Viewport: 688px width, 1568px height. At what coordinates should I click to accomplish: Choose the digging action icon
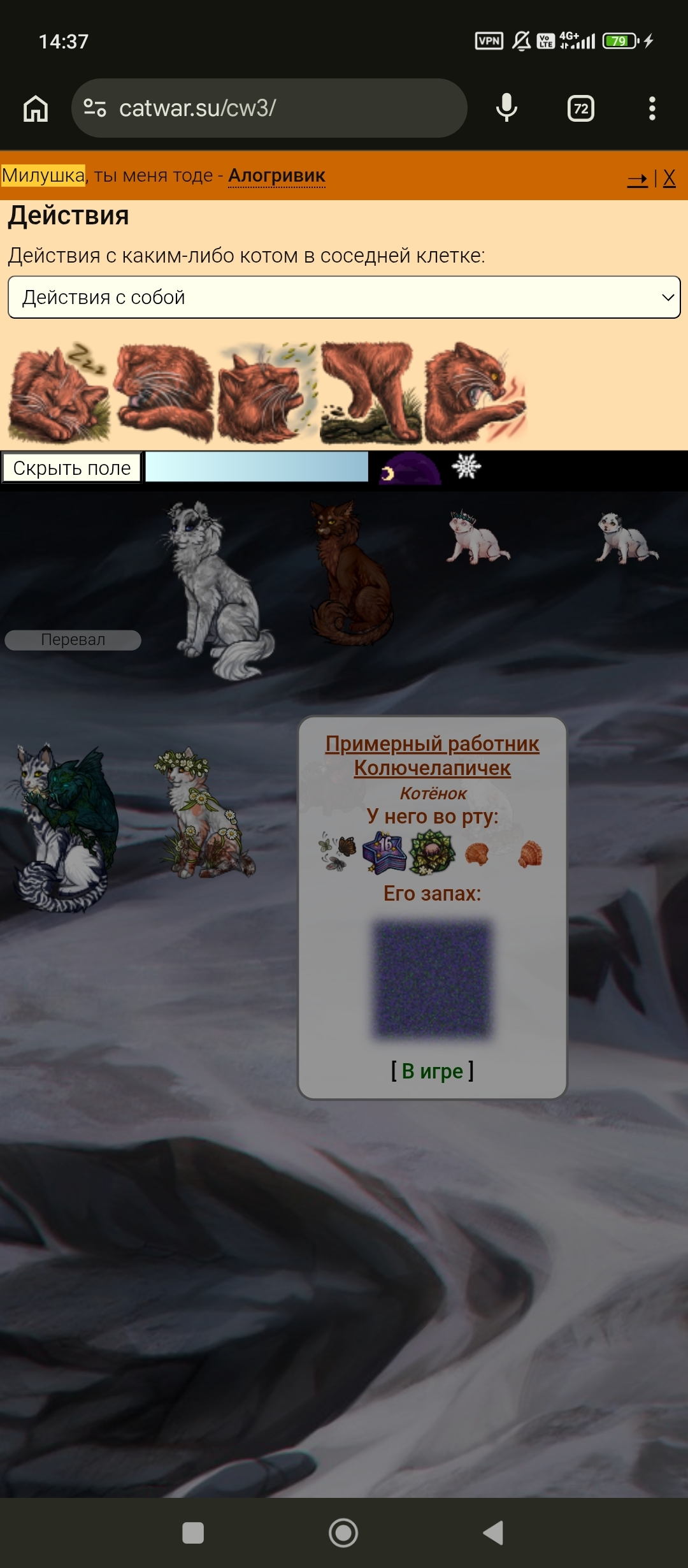click(371, 393)
